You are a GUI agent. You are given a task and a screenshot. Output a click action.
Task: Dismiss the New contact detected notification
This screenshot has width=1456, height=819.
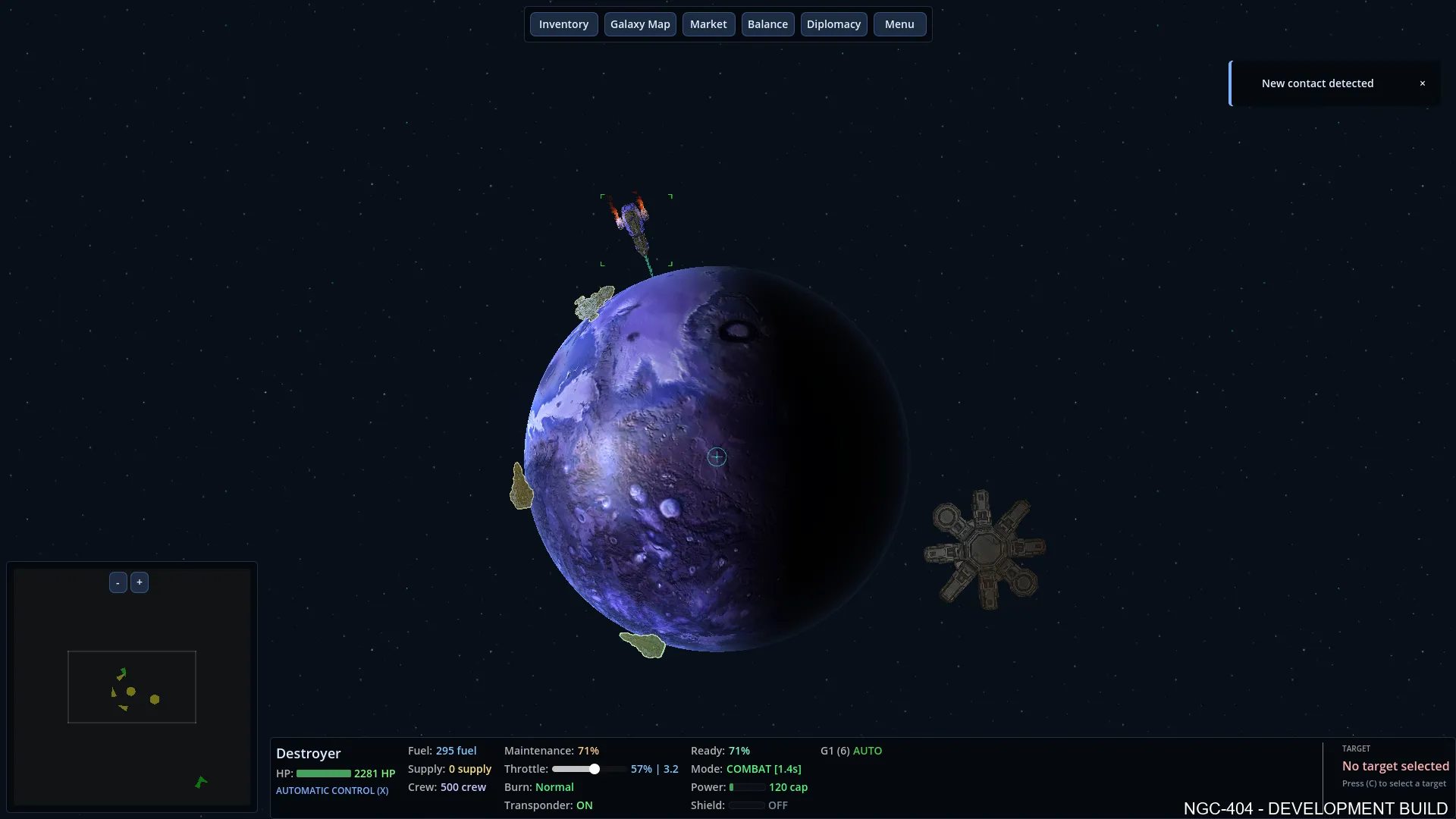point(1423,83)
